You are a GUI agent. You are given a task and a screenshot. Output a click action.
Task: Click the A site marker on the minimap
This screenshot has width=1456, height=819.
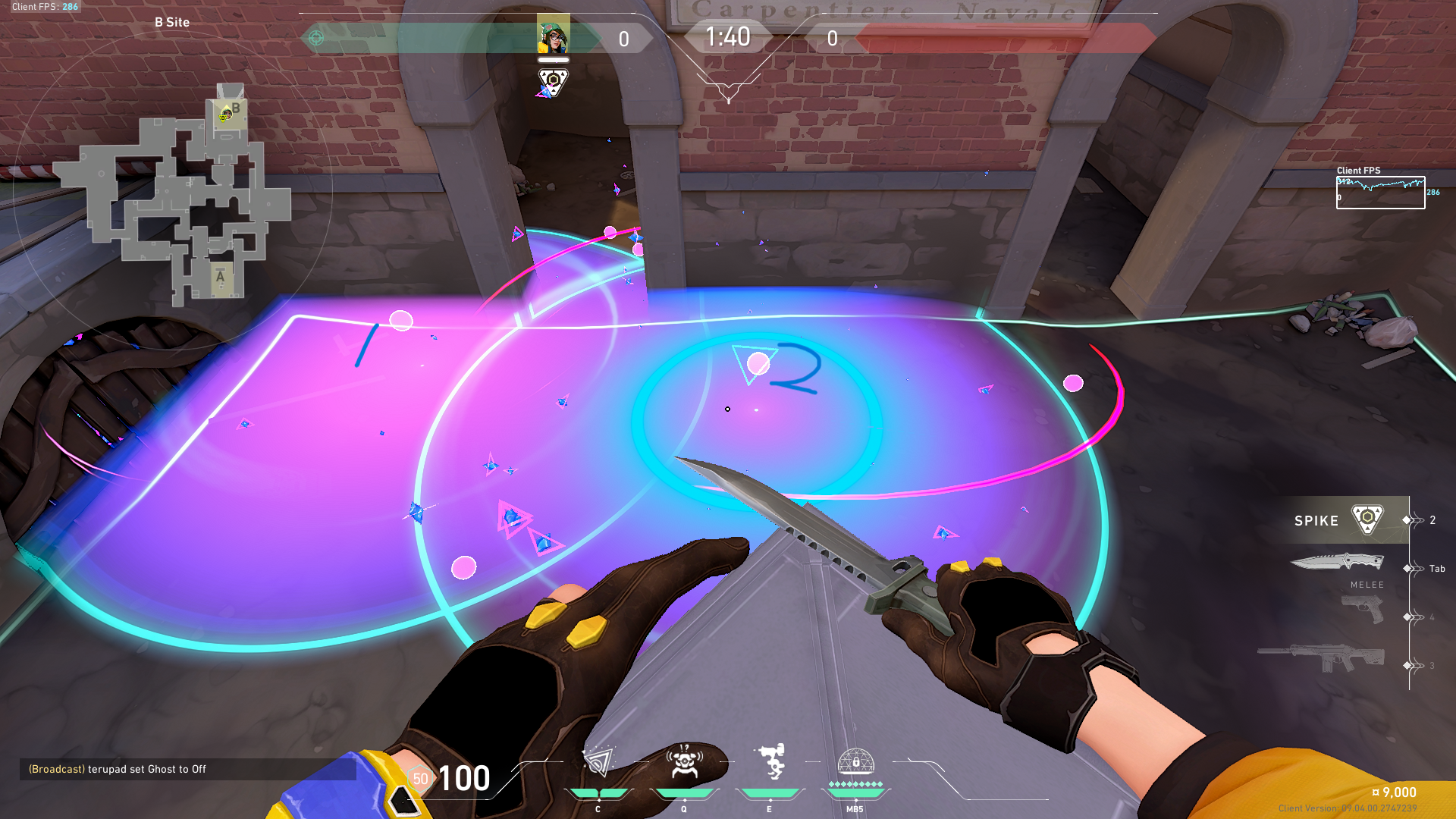coord(221,278)
